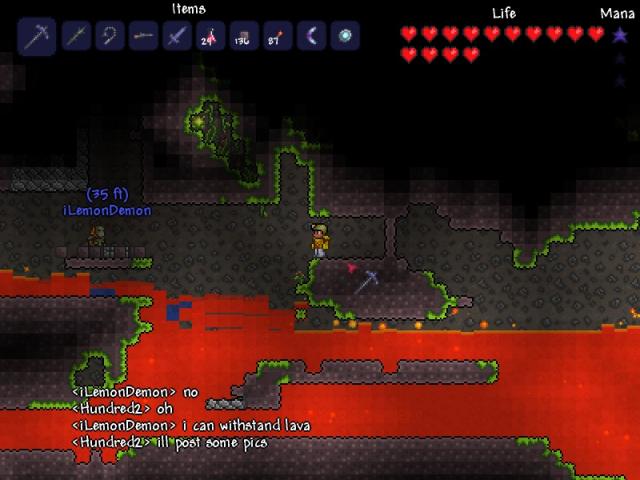Select the spear hotbar slot
Screen dimensions: 640x480
pyautogui.click(x=76, y=37)
